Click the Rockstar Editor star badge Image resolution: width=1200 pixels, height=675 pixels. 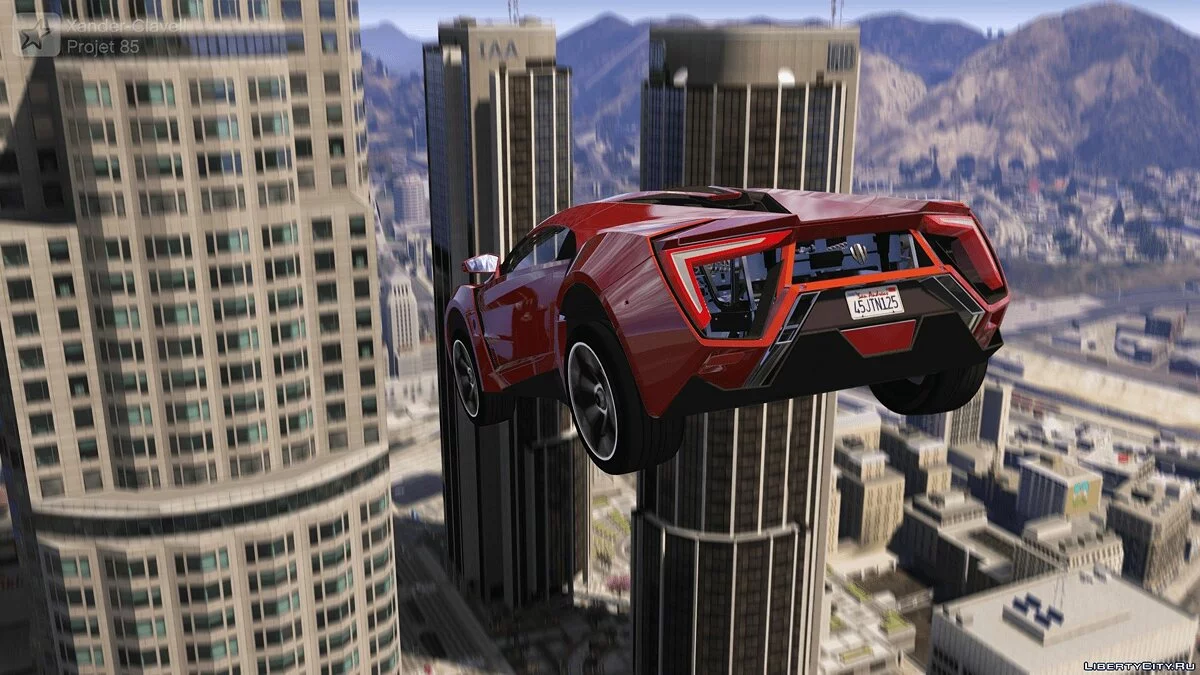click(38, 36)
